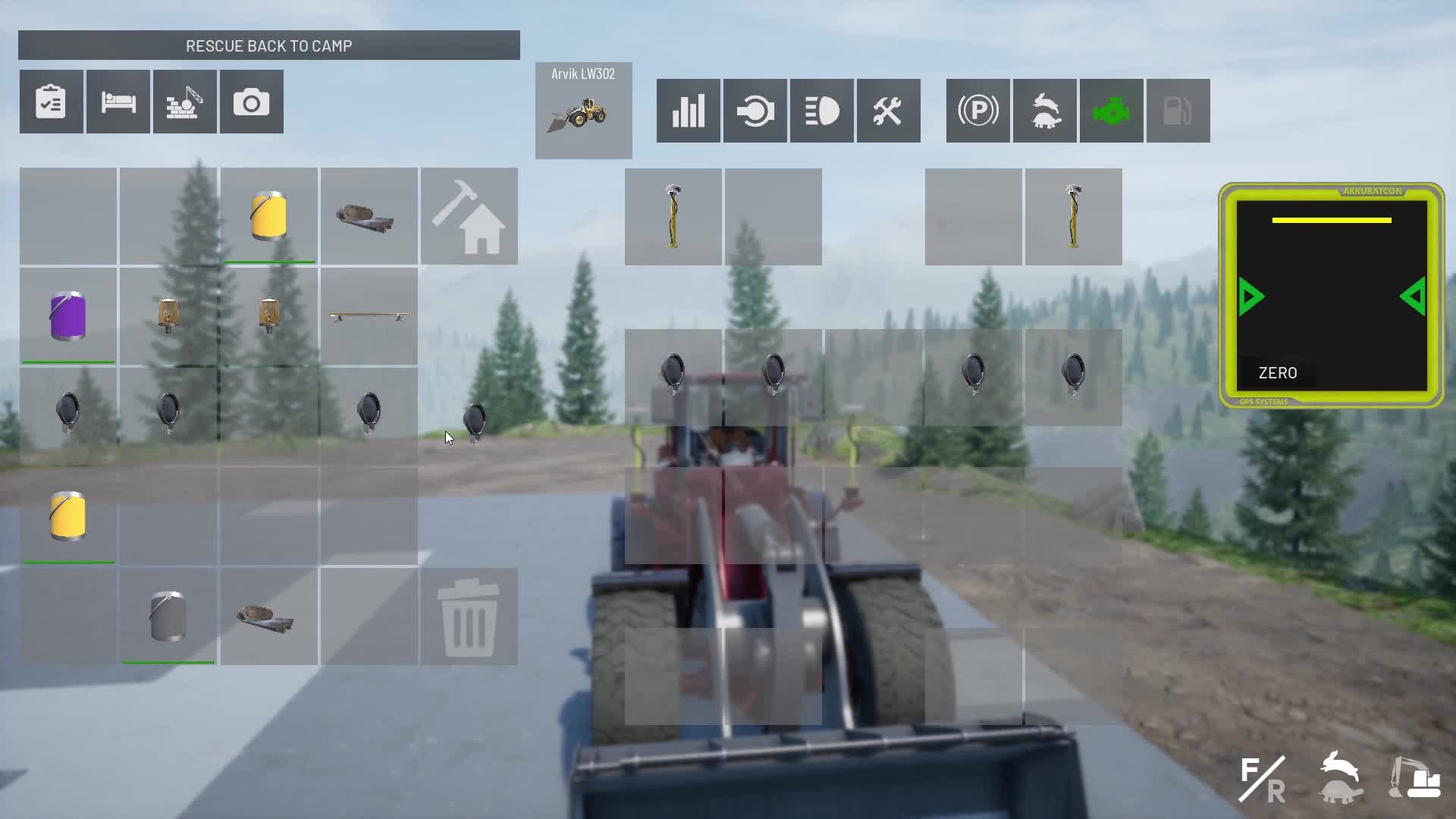This screenshot has height=819, width=1456.
Task: Enter photo camera mode
Action: (x=251, y=102)
